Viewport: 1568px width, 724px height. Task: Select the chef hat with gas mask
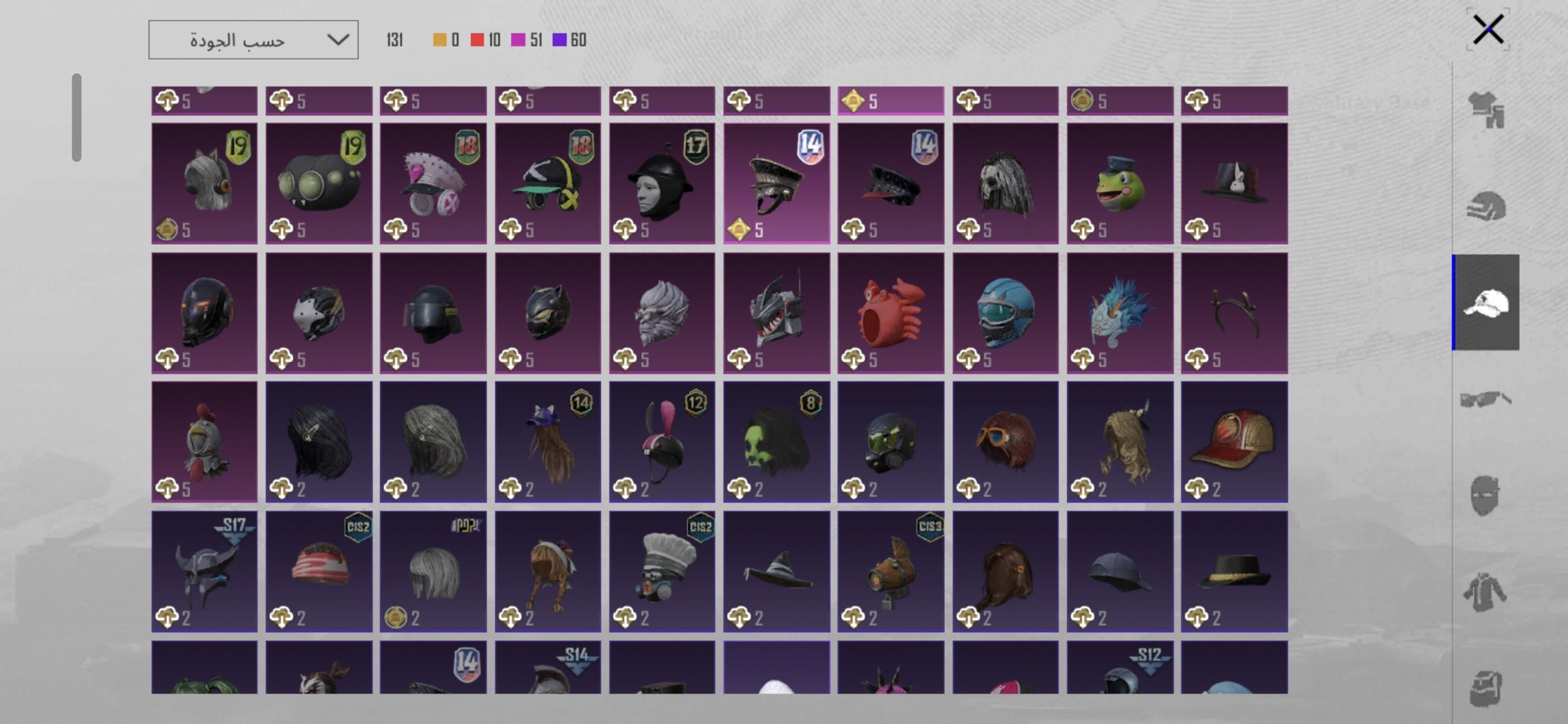tap(662, 572)
